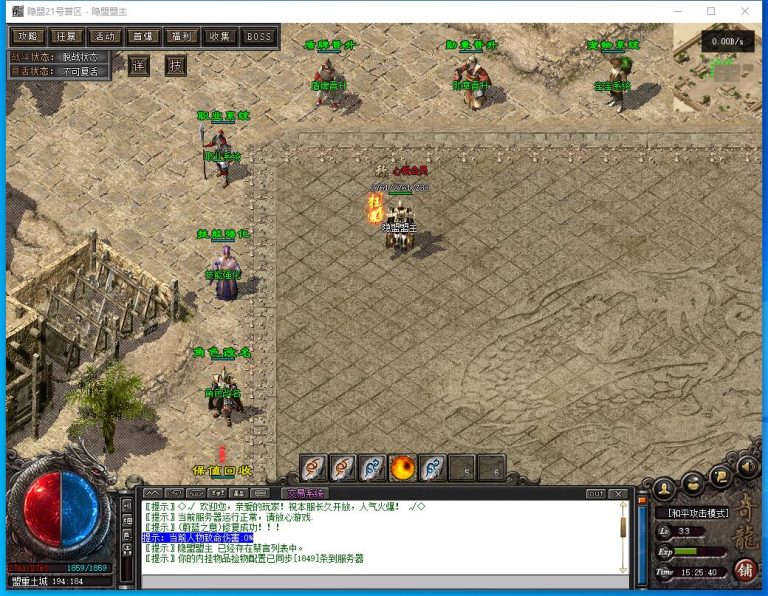Screen dimensions: 768x596
Task: Click the 详 details button
Action: [139, 66]
